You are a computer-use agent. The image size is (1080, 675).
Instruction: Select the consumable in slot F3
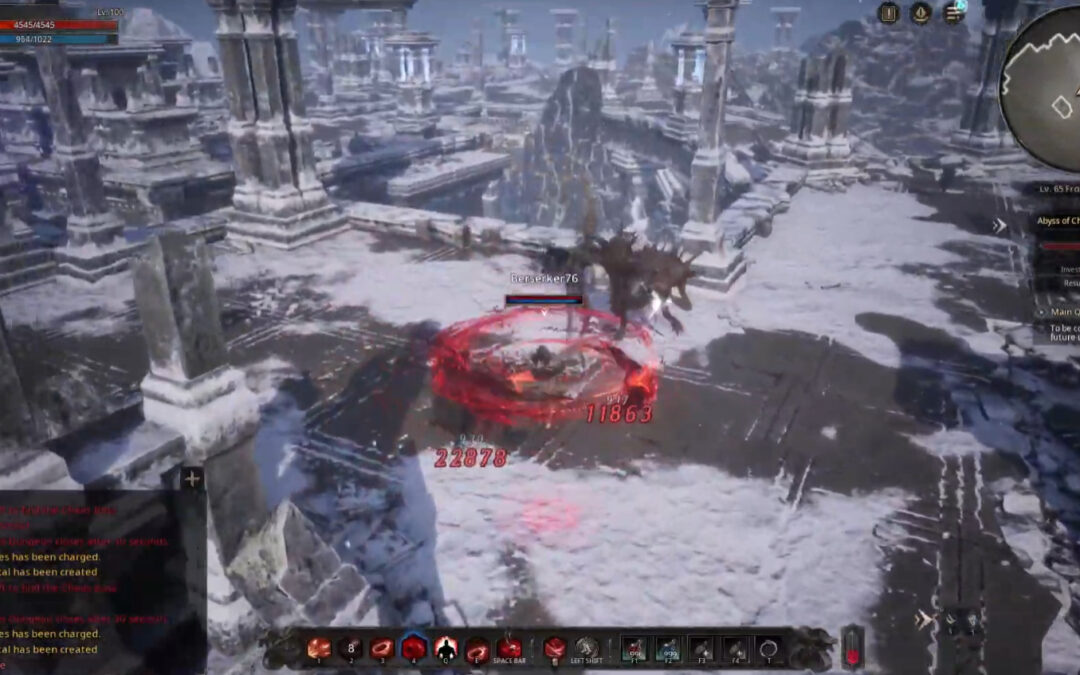coord(702,648)
